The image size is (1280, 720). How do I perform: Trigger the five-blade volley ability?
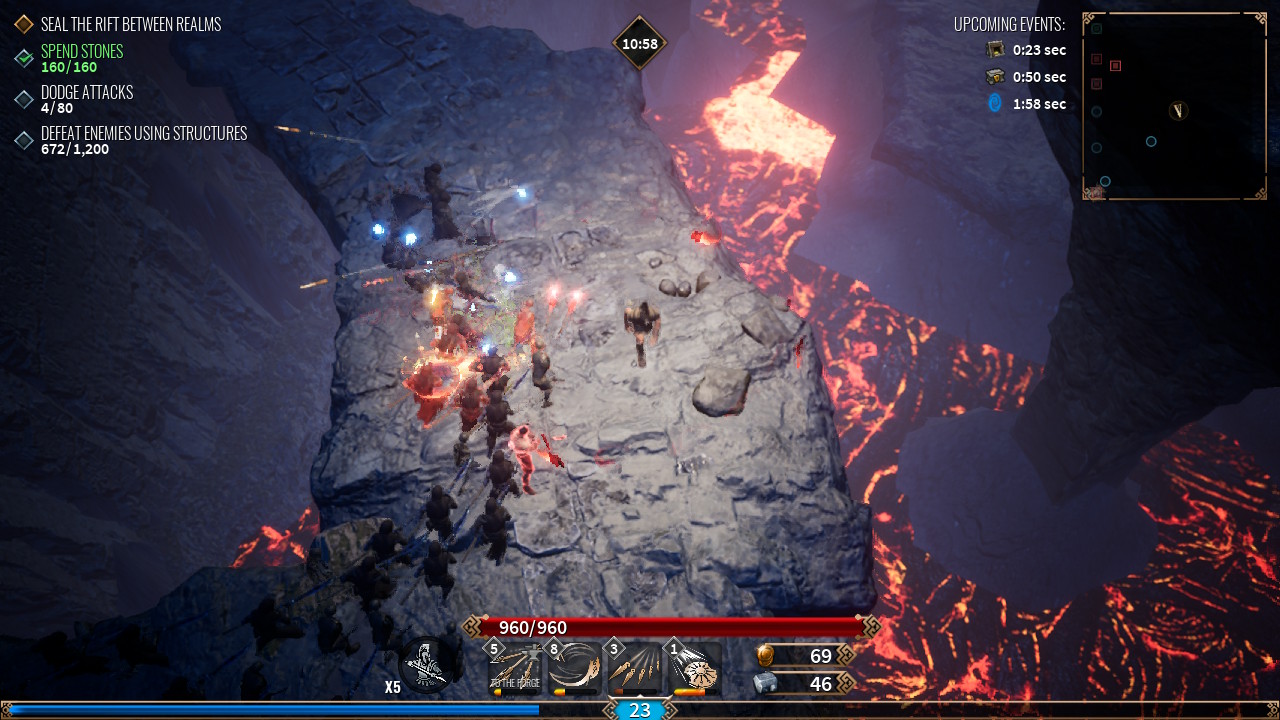(636, 669)
